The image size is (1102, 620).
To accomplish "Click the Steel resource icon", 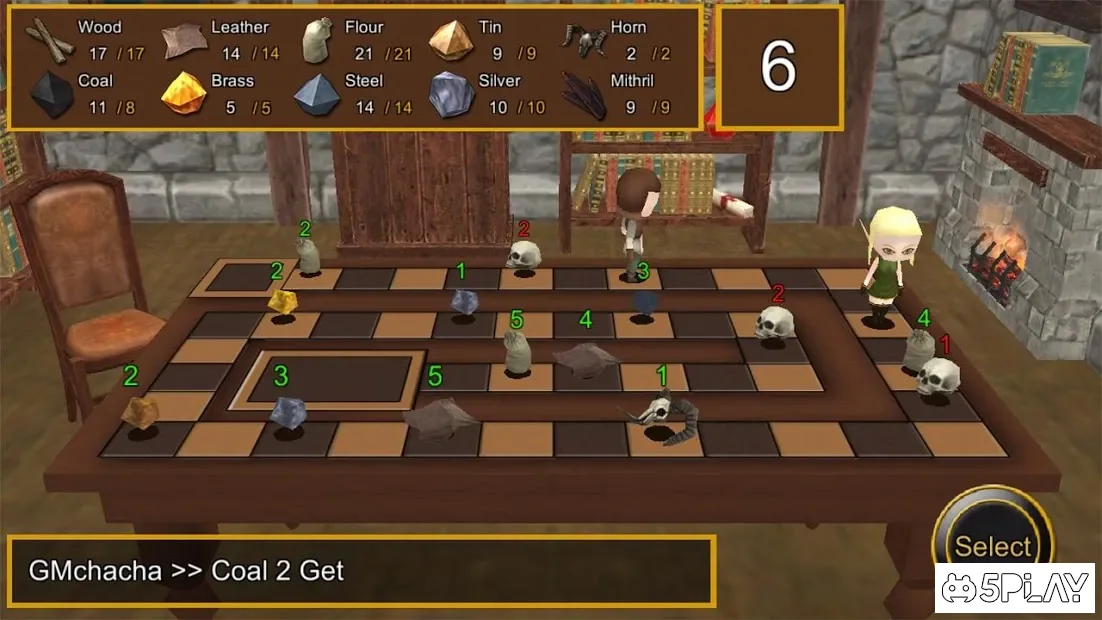I will pyautogui.click(x=317, y=94).
